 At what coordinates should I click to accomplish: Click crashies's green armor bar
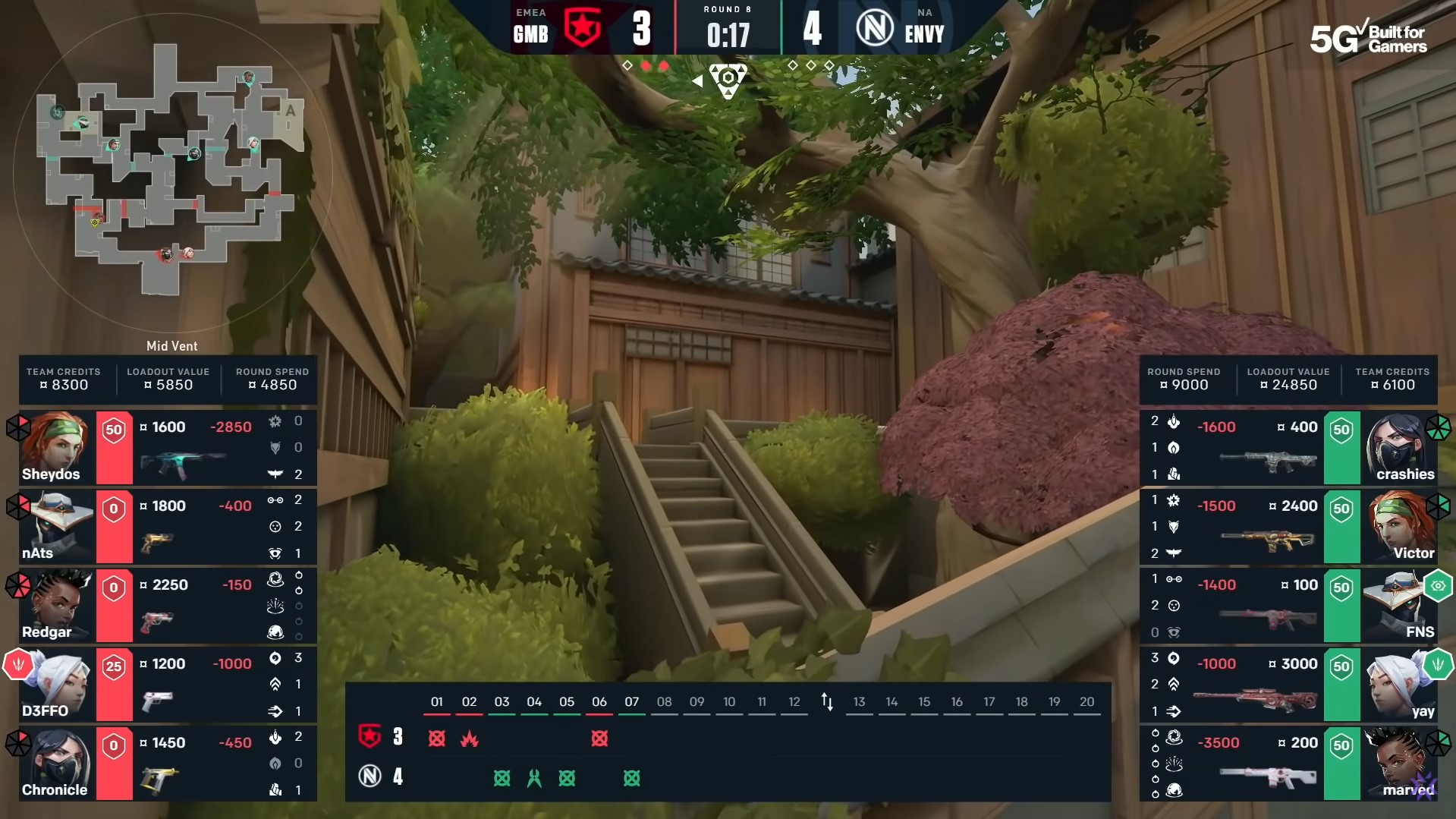tap(1341, 448)
